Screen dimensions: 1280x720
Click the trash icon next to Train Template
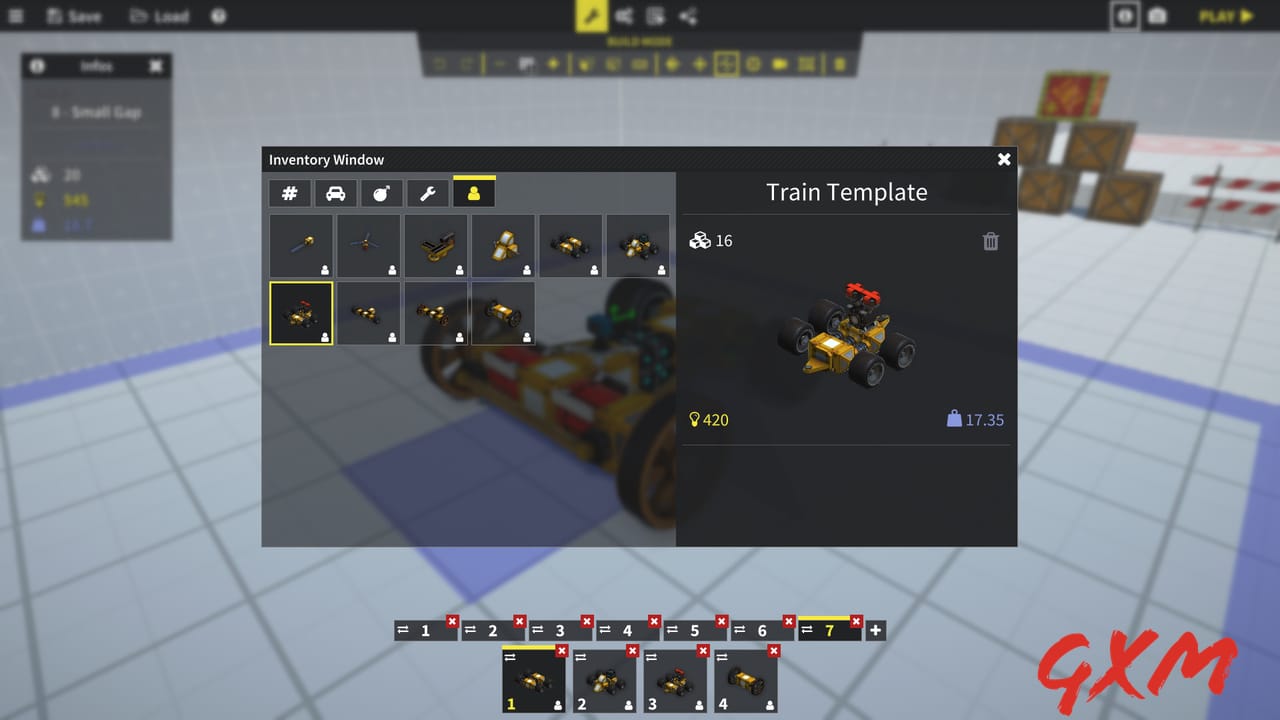click(x=991, y=241)
